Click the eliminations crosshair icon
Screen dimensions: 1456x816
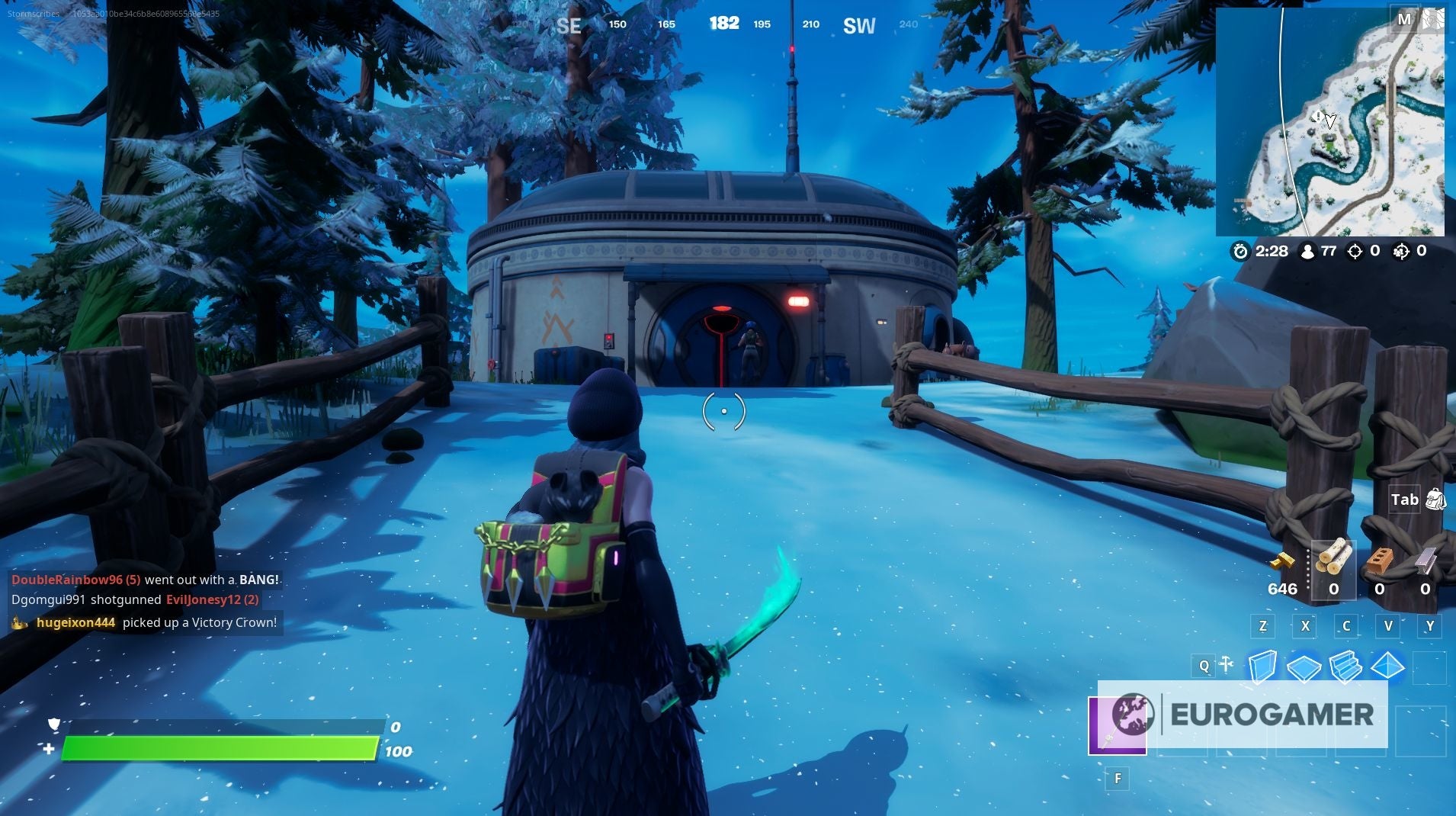point(1355,252)
